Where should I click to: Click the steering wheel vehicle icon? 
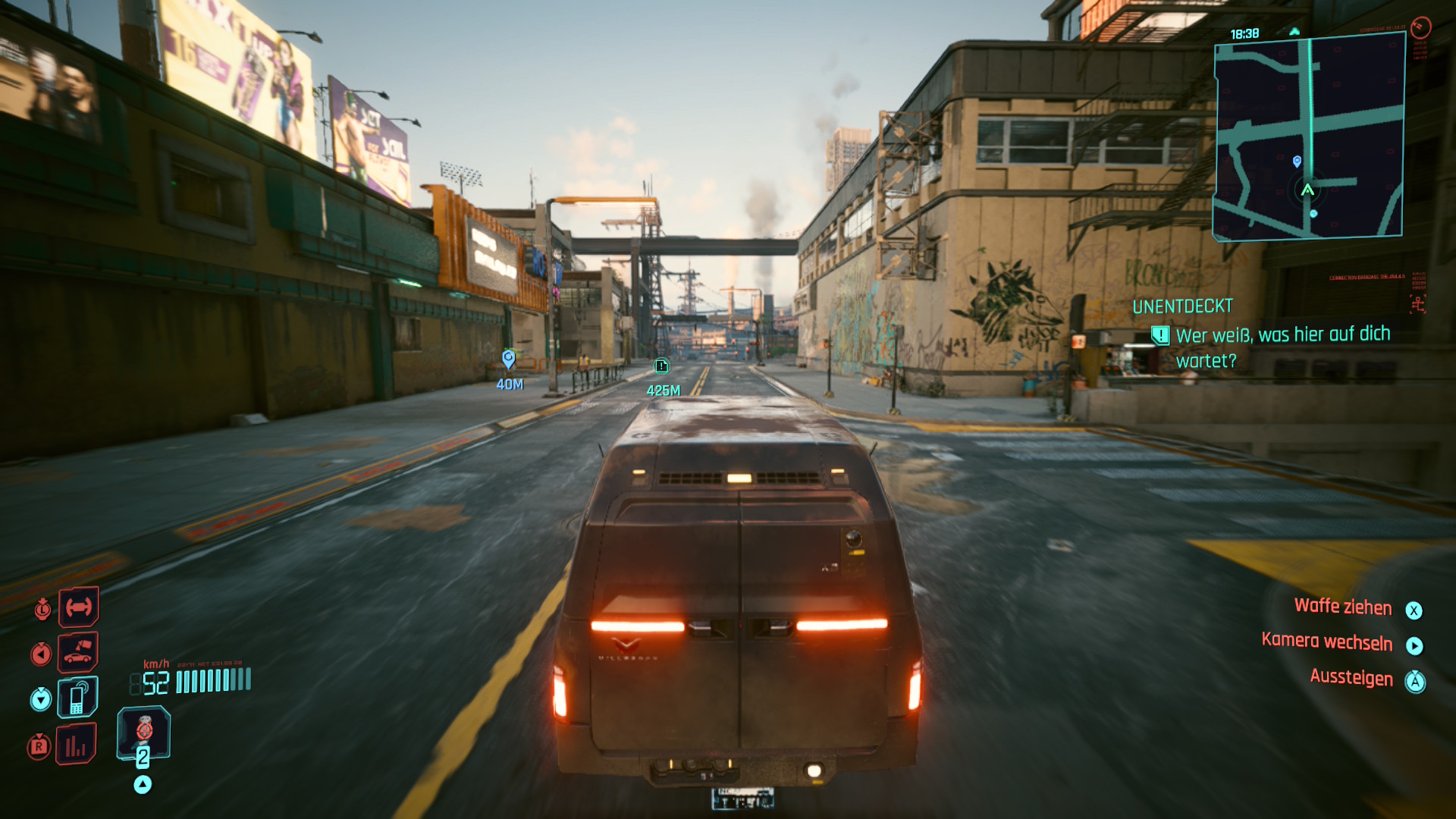pos(78,607)
